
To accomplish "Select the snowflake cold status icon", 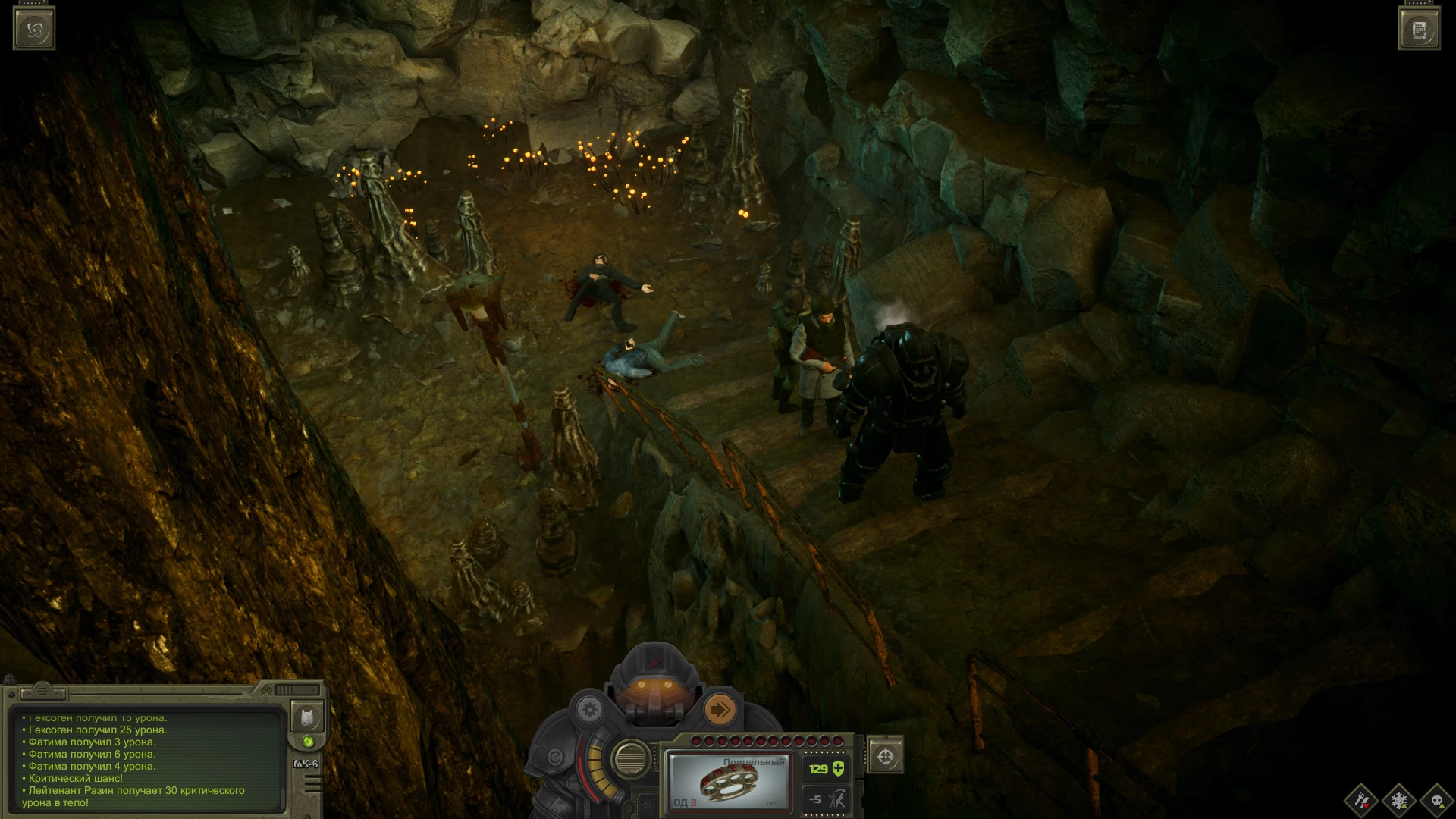I will pos(1399,801).
